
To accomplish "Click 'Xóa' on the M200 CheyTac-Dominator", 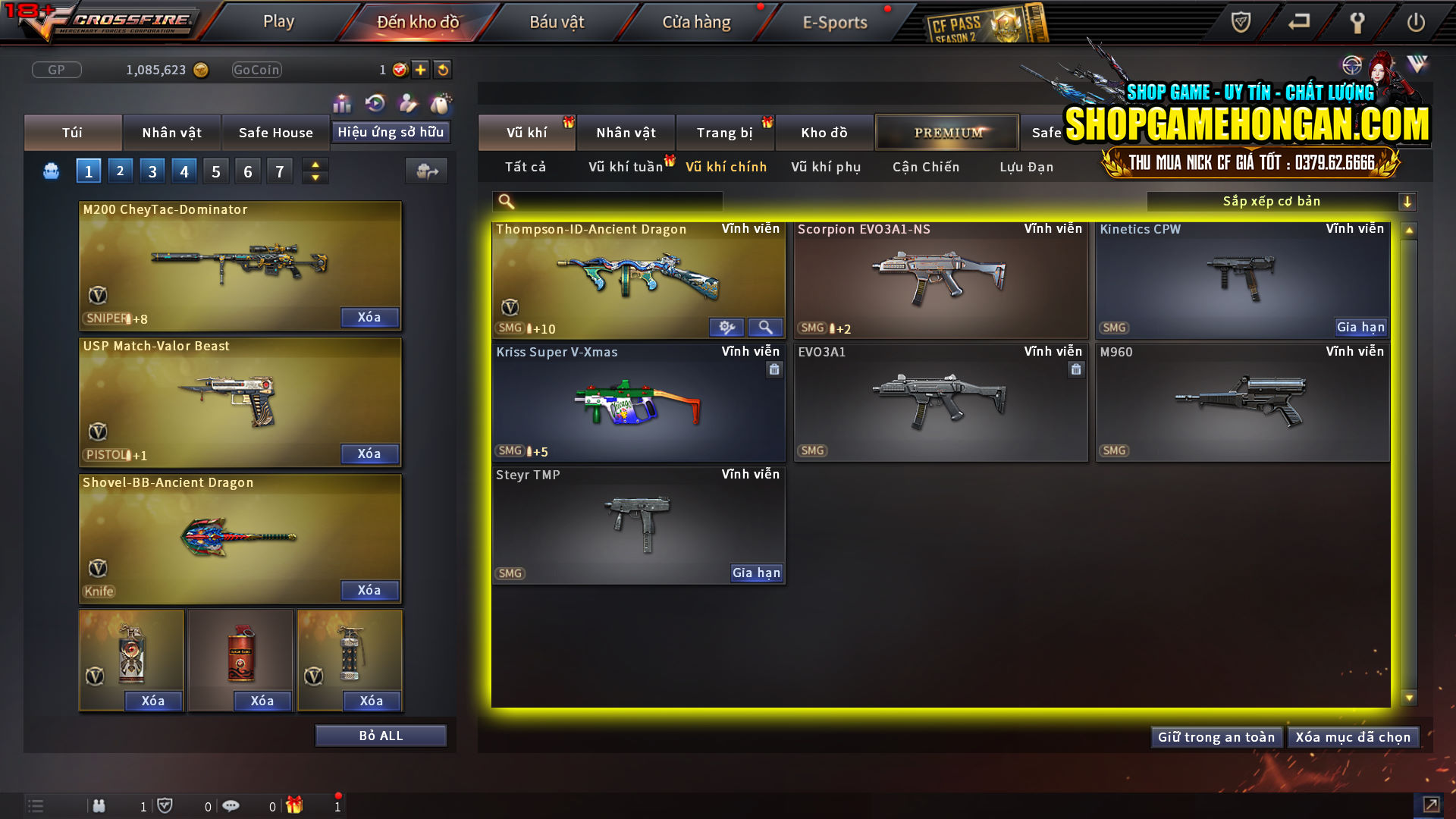I will point(369,317).
